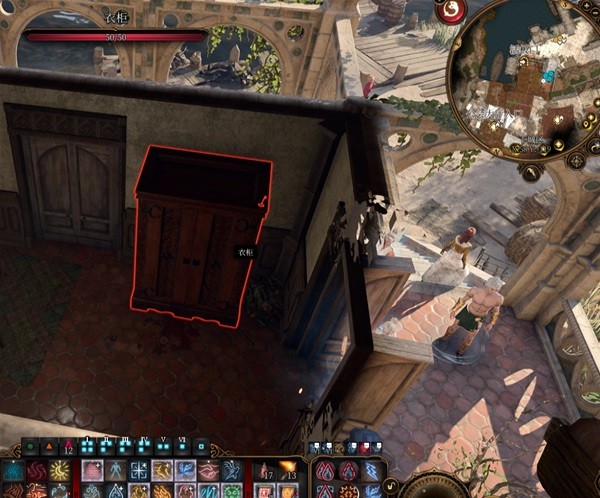
Task: Activate the teal tree spell icon
Action: pos(15,470)
